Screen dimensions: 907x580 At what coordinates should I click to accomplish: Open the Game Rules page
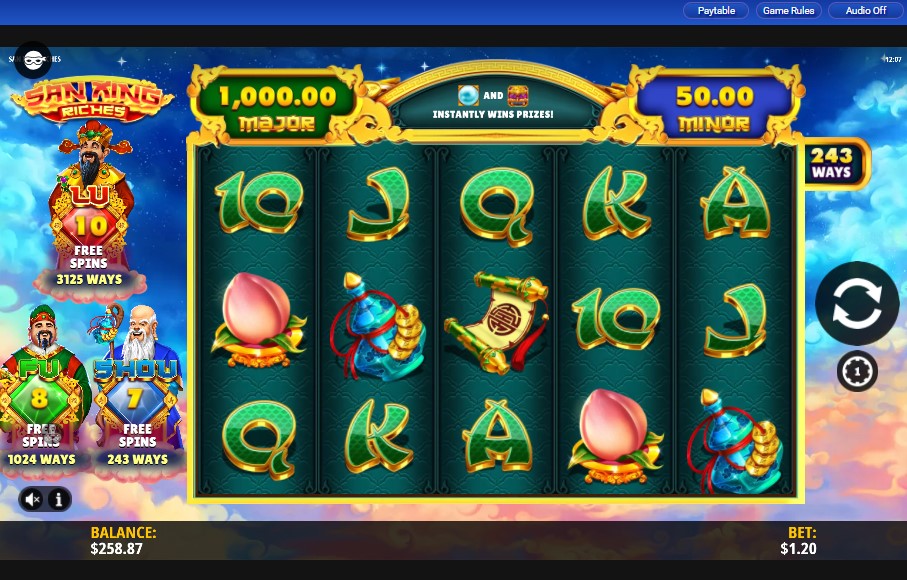pyautogui.click(x=790, y=11)
